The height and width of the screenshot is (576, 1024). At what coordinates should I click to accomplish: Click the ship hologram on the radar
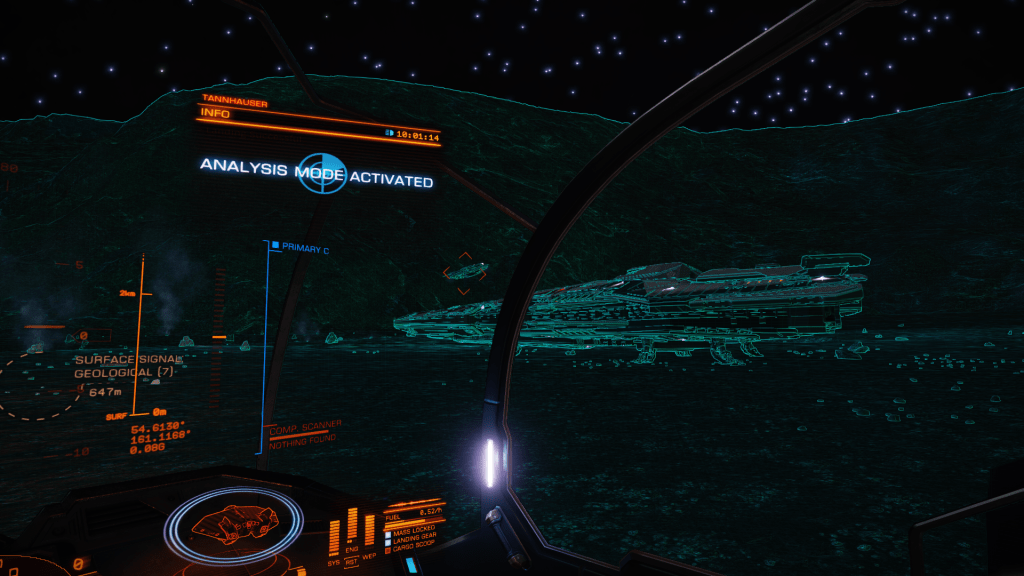click(x=233, y=522)
